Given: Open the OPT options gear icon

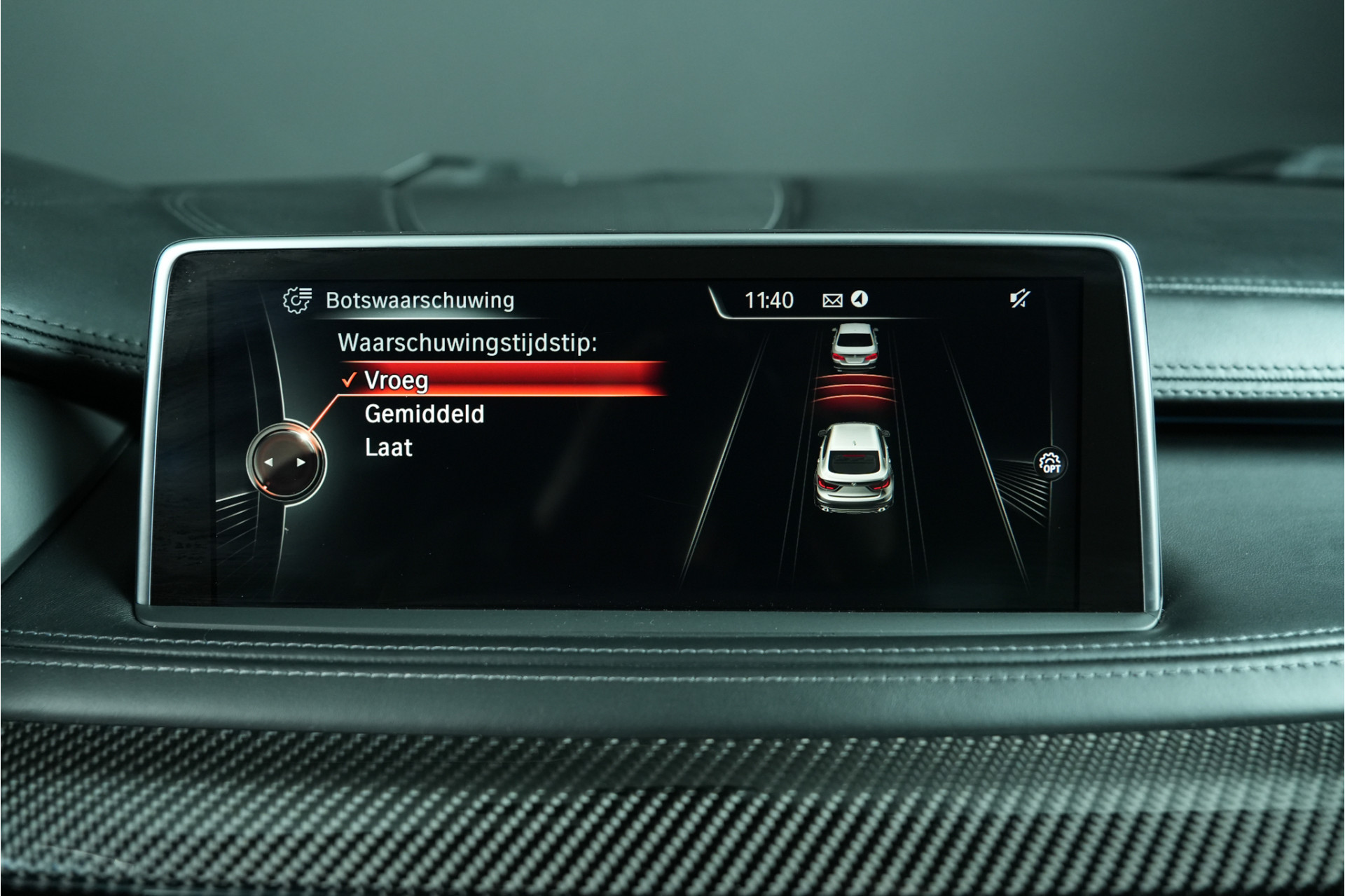Looking at the screenshot, I should click(1050, 463).
